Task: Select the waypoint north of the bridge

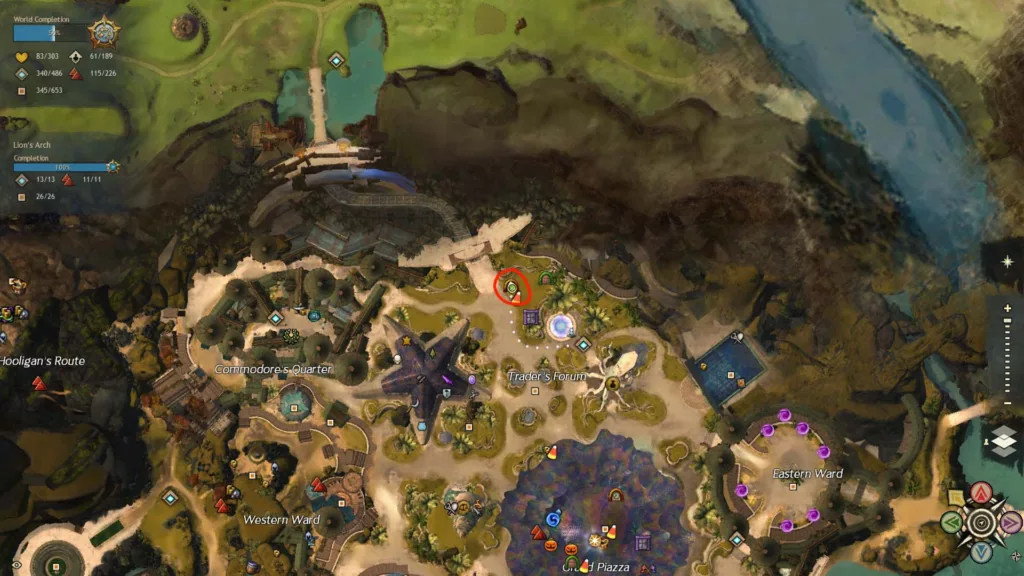Action: (x=337, y=61)
